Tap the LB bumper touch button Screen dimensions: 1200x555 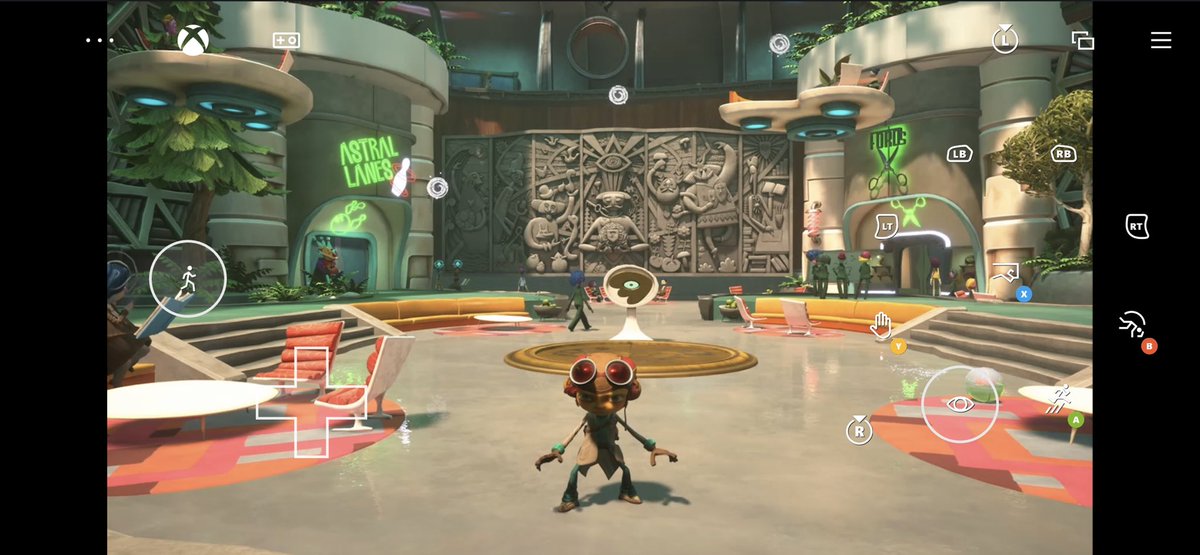[x=960, y=154]
